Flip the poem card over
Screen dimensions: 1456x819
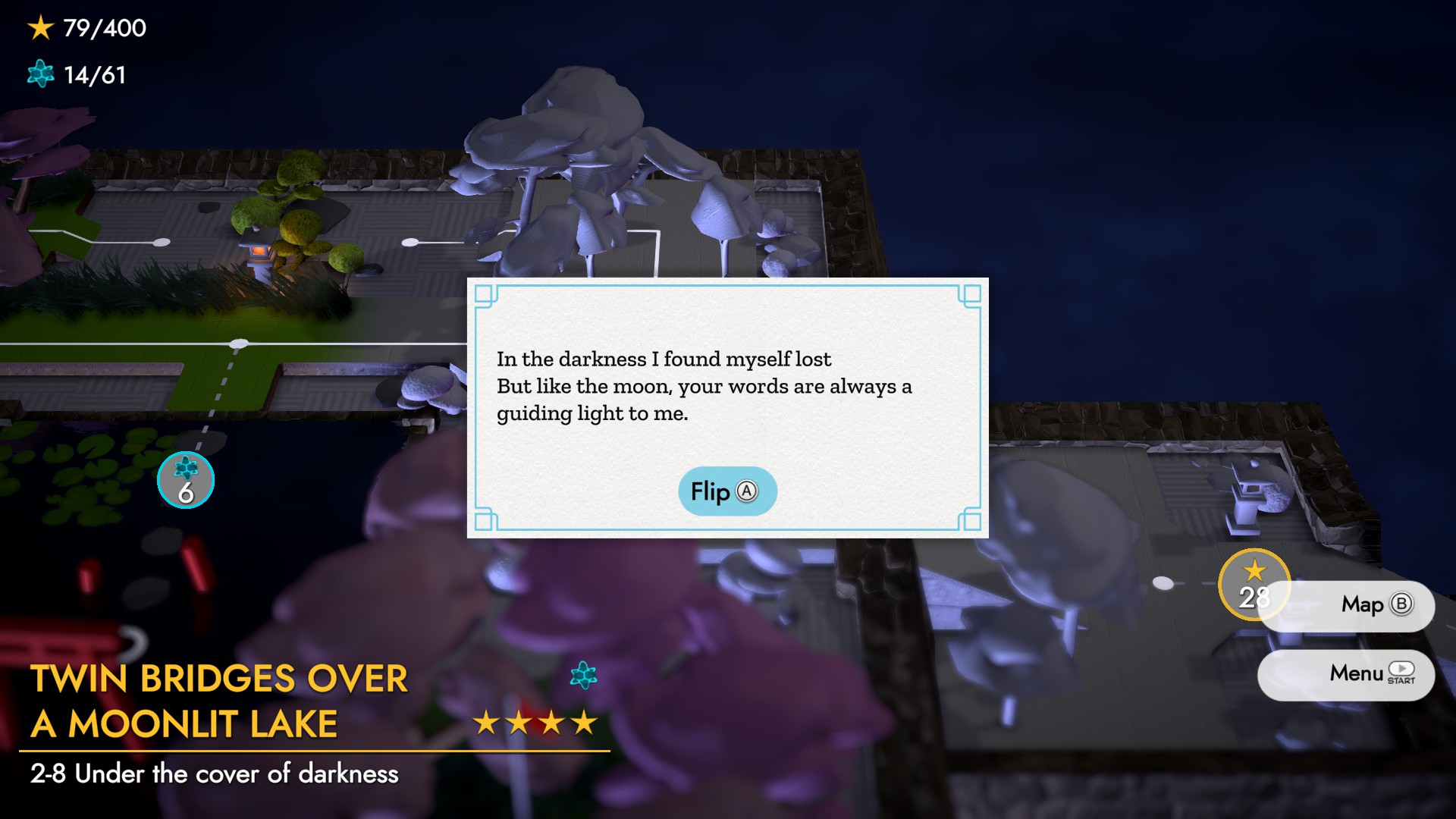726,491
